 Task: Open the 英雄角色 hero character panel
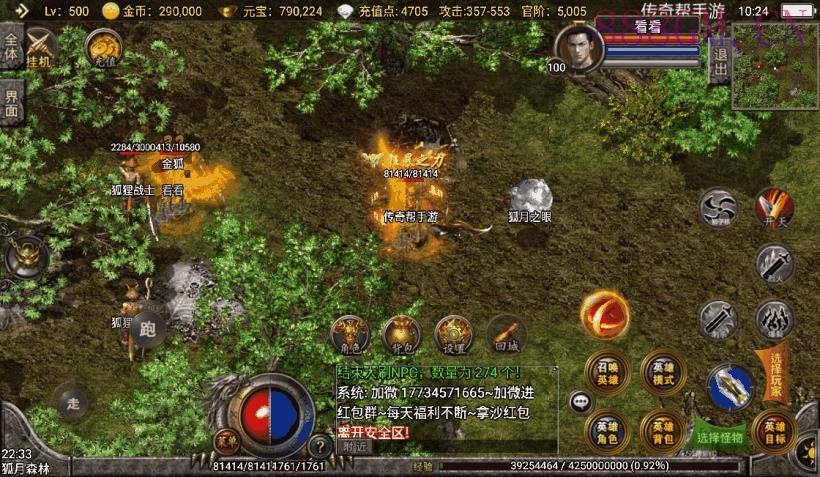pos(607,430)
